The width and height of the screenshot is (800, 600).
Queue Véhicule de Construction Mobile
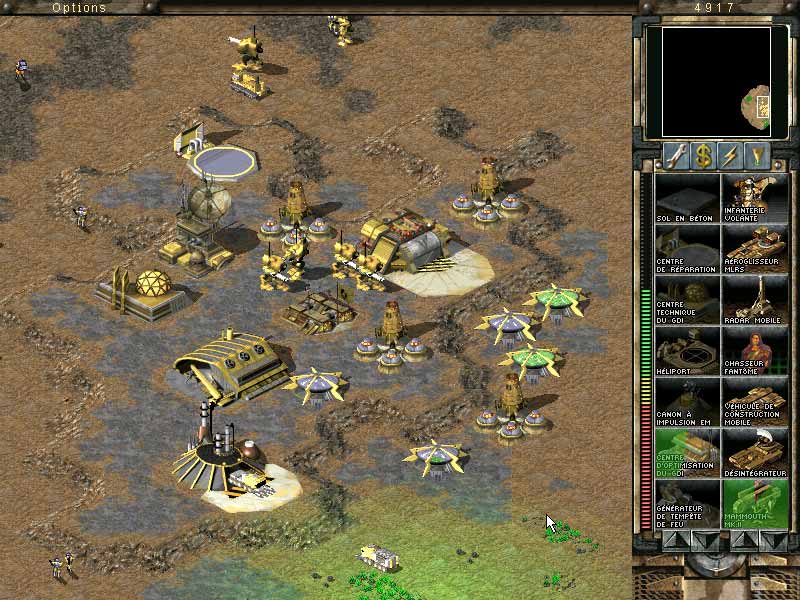[755, 402]
